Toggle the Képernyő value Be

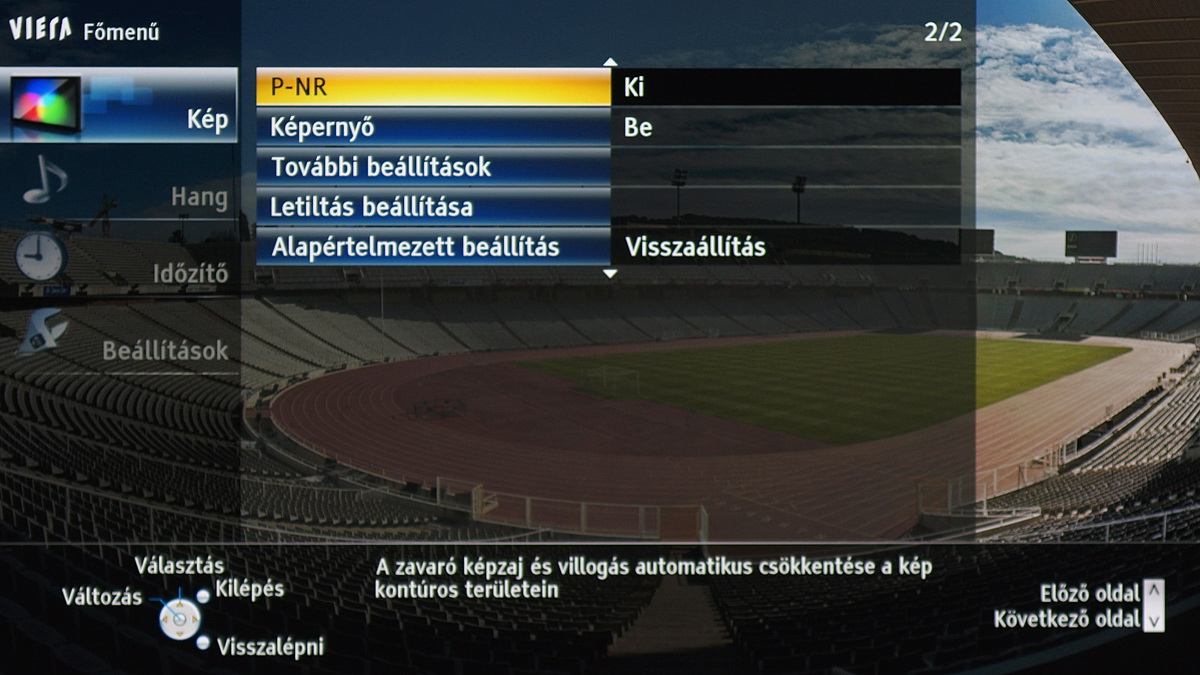click(x=785, y=127)
